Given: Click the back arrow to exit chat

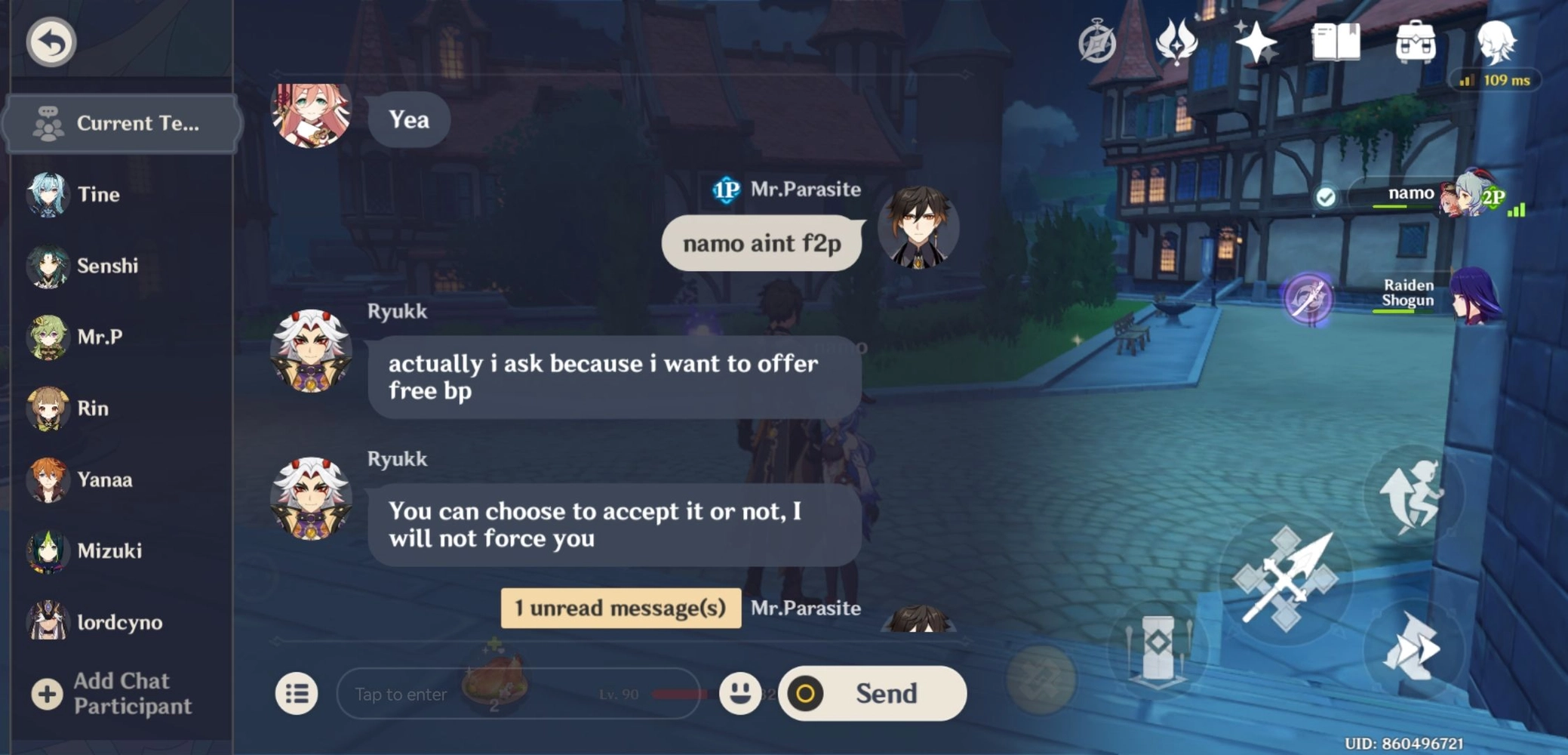Looking at the screenshot, I should (49, 42).
